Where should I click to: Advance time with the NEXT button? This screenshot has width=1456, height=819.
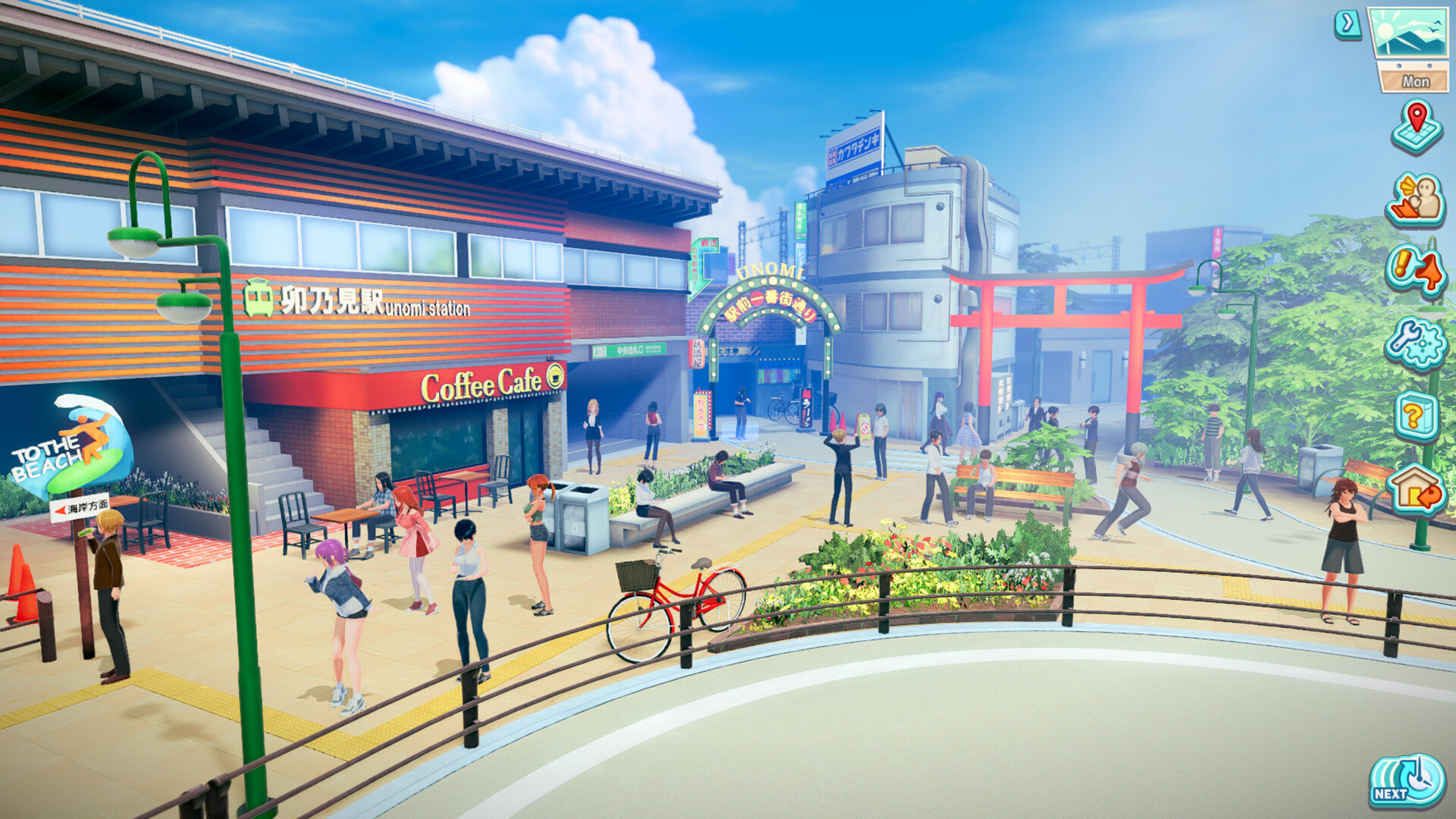point(1407,780)
